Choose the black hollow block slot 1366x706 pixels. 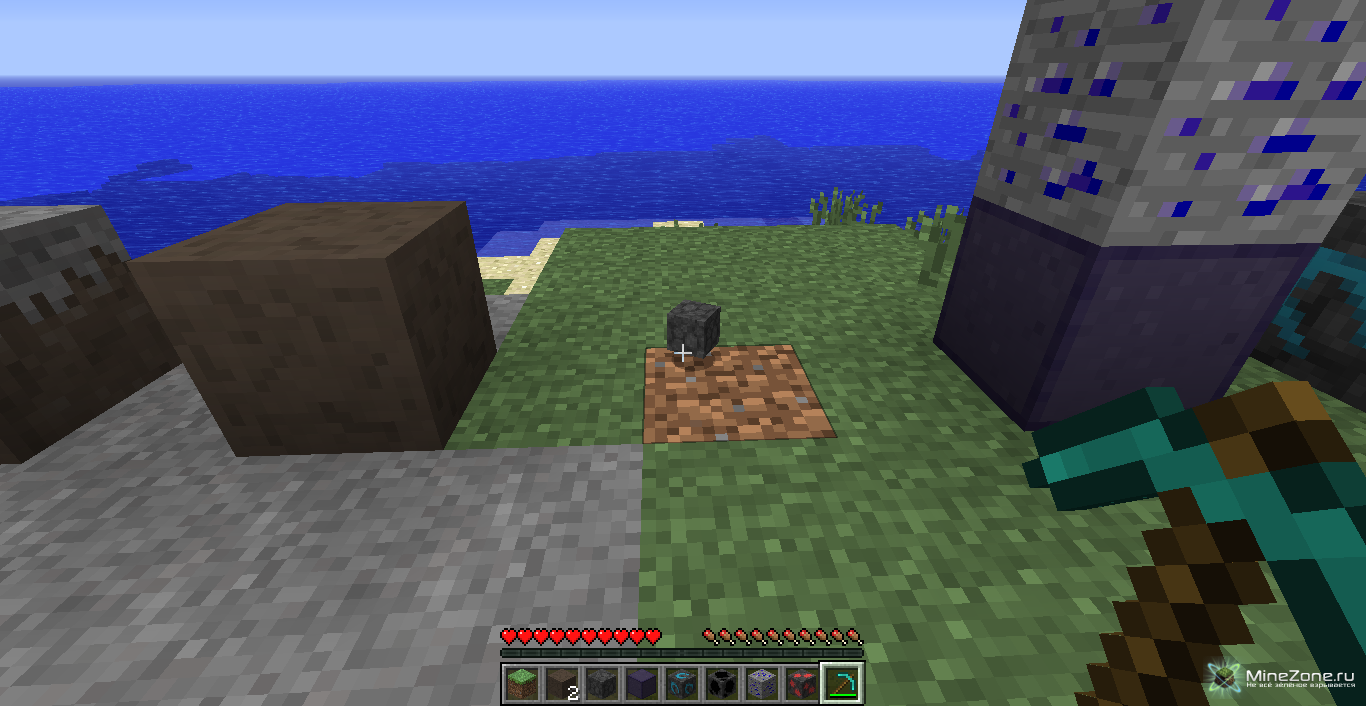[721, 683]
